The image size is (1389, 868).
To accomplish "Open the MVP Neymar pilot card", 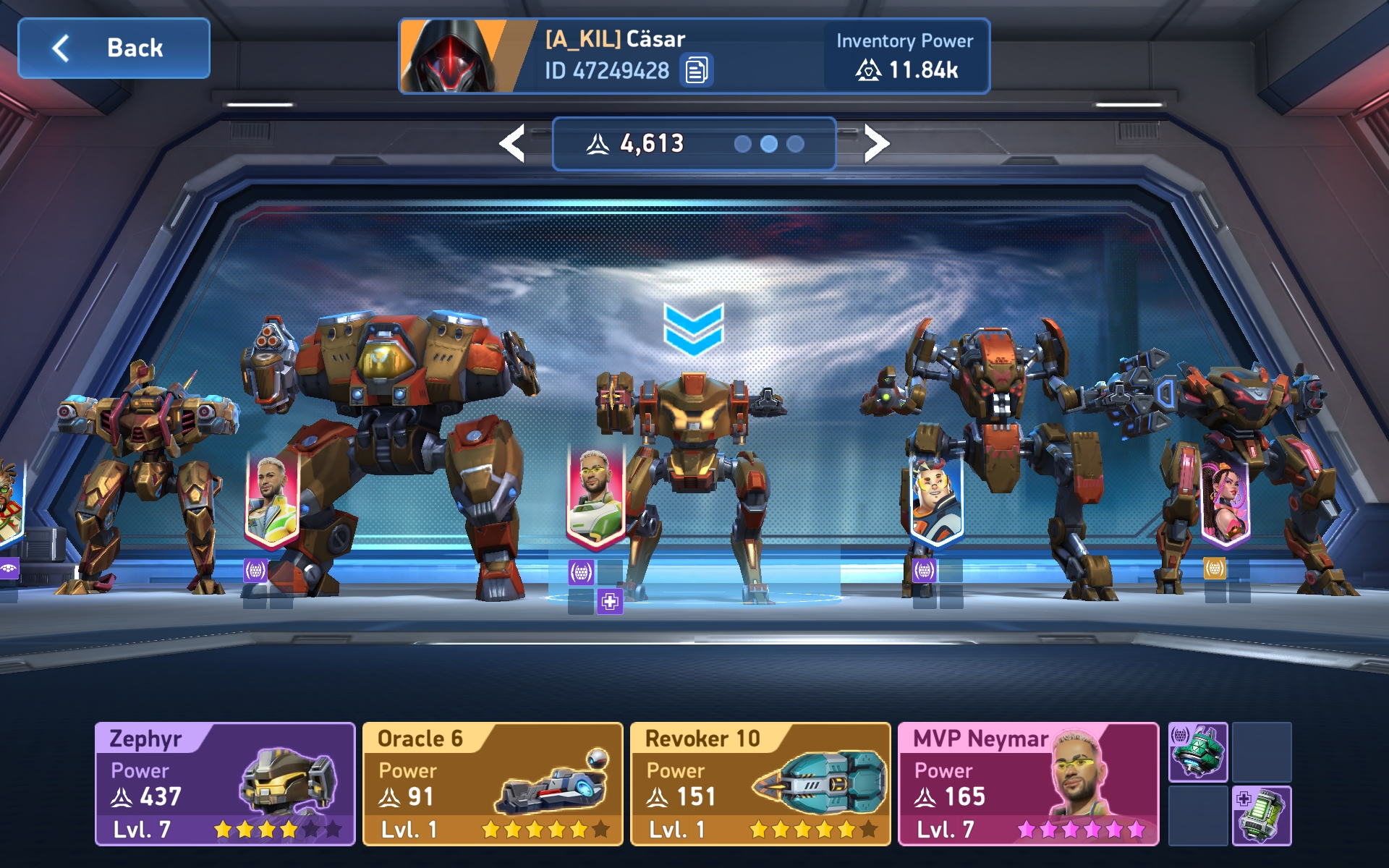I will (1028, 783).
